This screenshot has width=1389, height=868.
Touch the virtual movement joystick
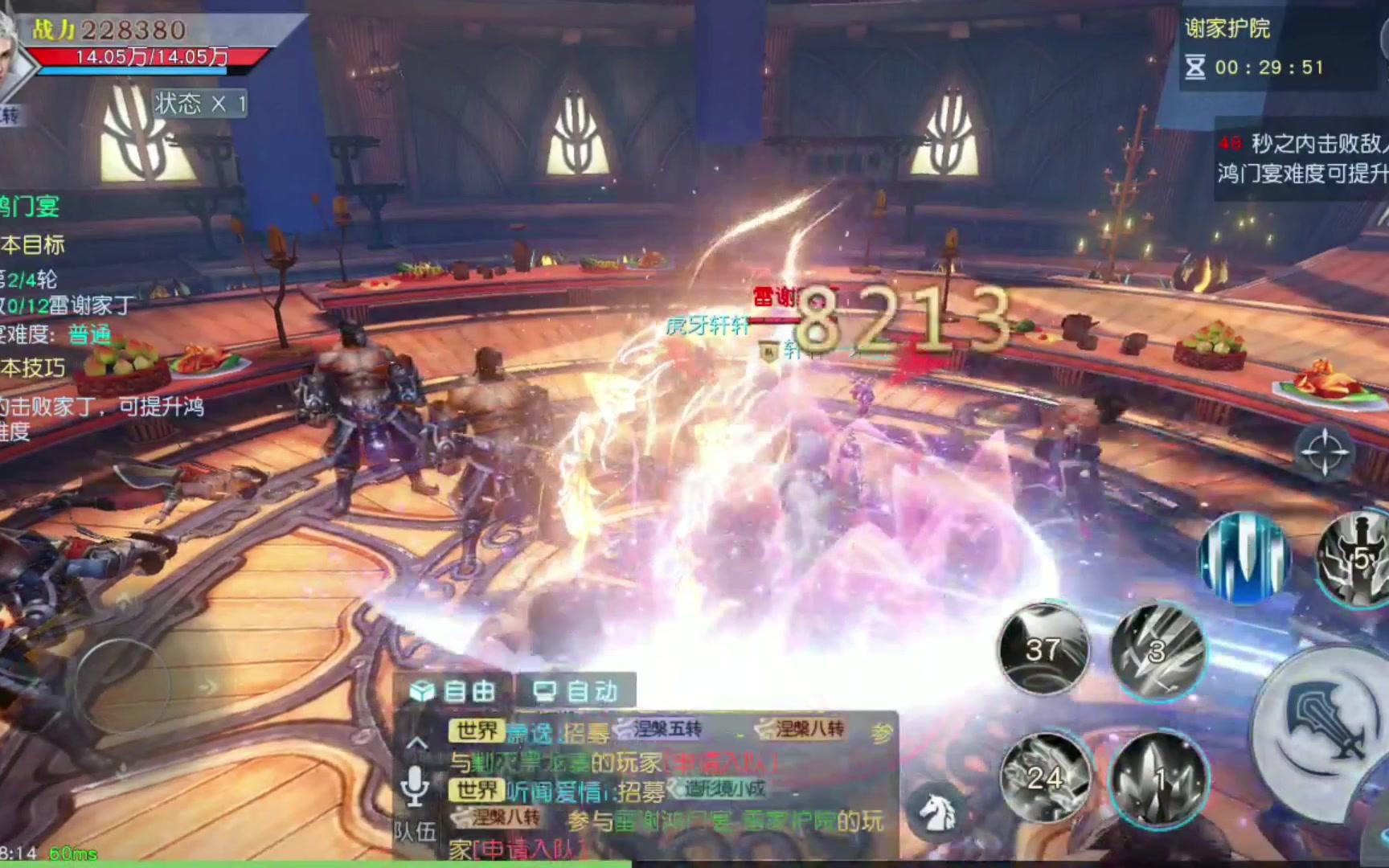point(122,685)
